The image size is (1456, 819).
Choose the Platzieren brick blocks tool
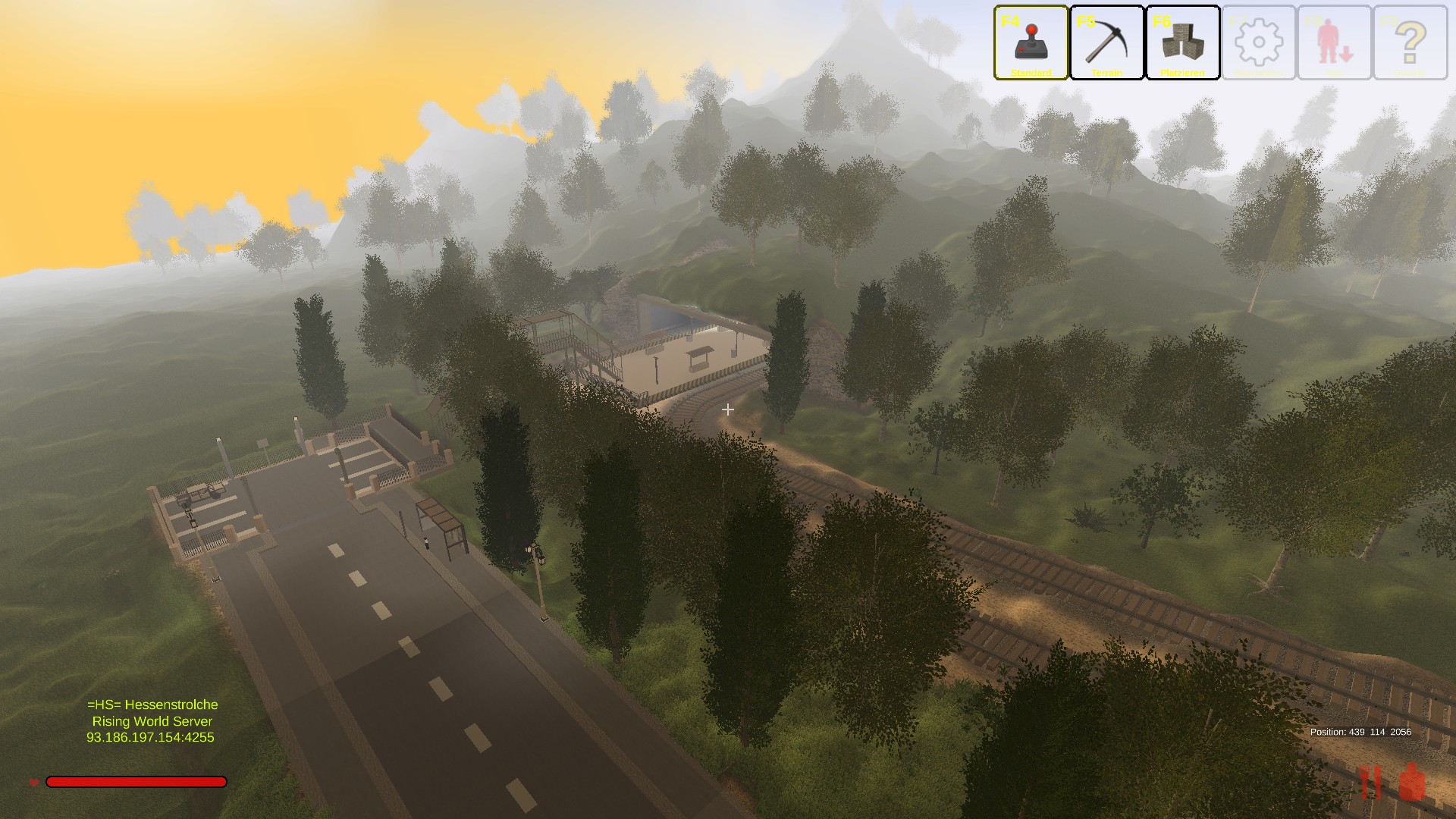pos(1182,42)
